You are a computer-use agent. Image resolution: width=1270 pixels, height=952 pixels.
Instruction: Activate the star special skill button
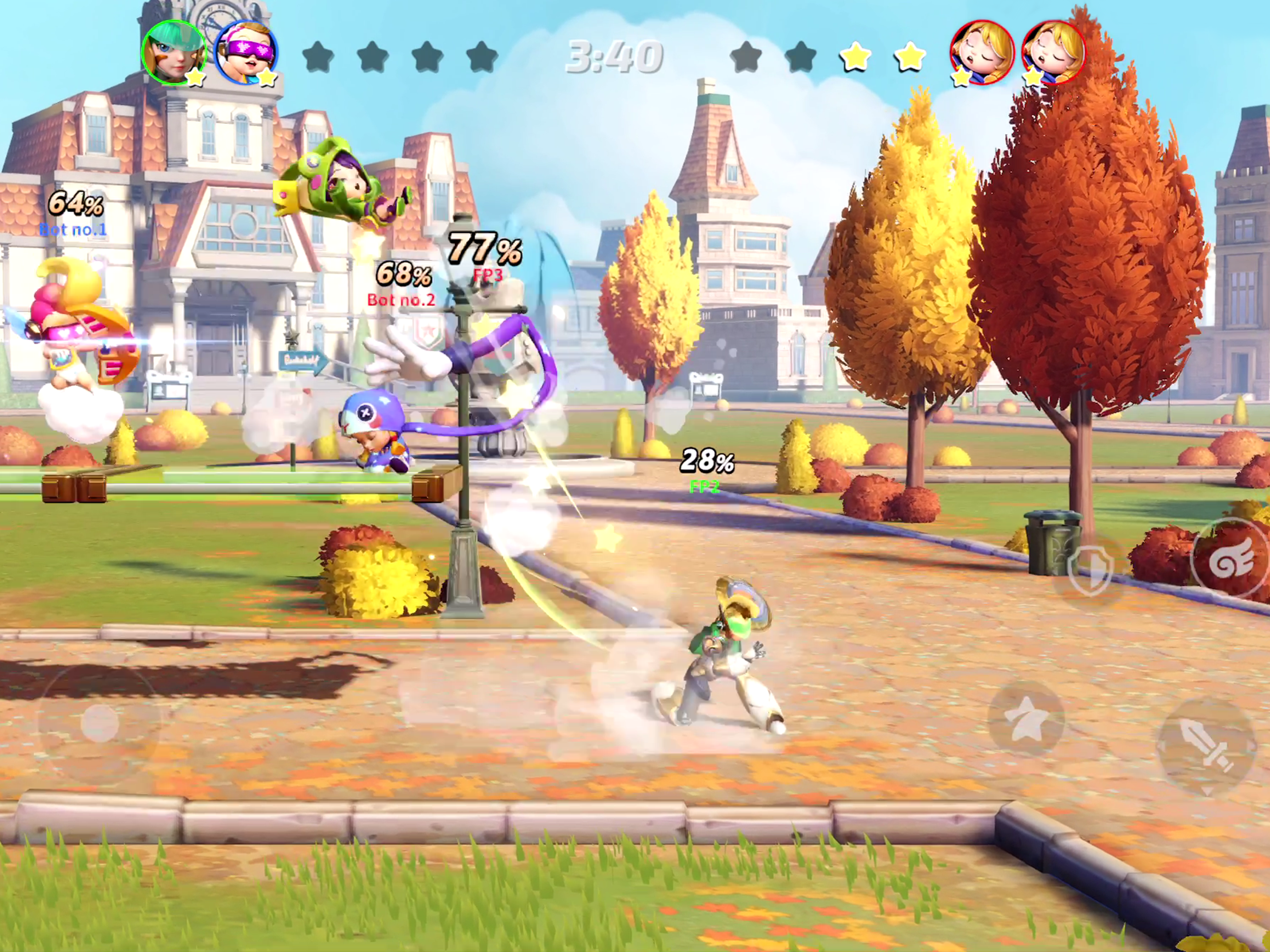tap(1026, 718)
